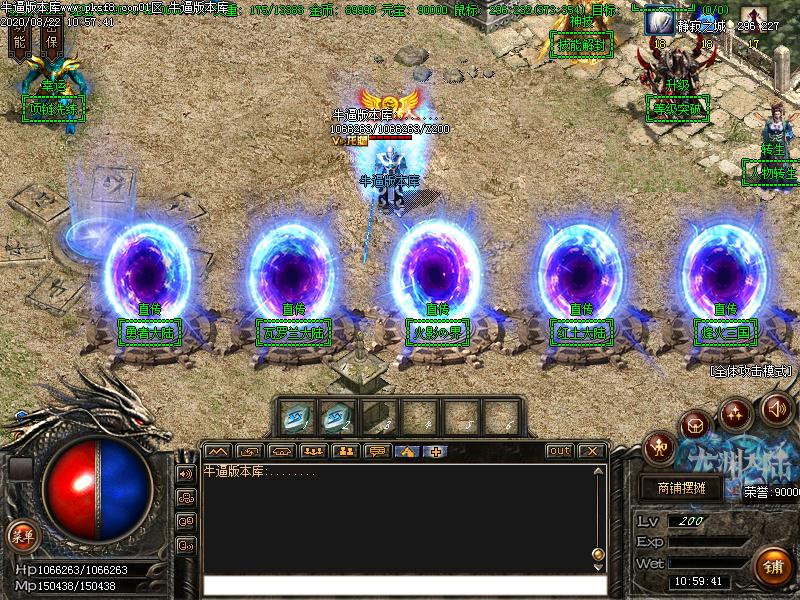Open the 菜单 menu button
This screenshot has width=800, height=600.
(x=21, y=535)
